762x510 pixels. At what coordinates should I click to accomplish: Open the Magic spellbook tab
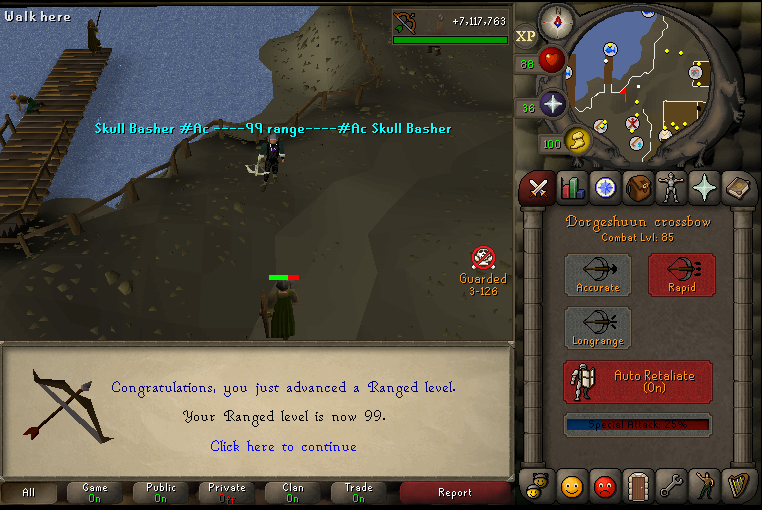point(738,187)
